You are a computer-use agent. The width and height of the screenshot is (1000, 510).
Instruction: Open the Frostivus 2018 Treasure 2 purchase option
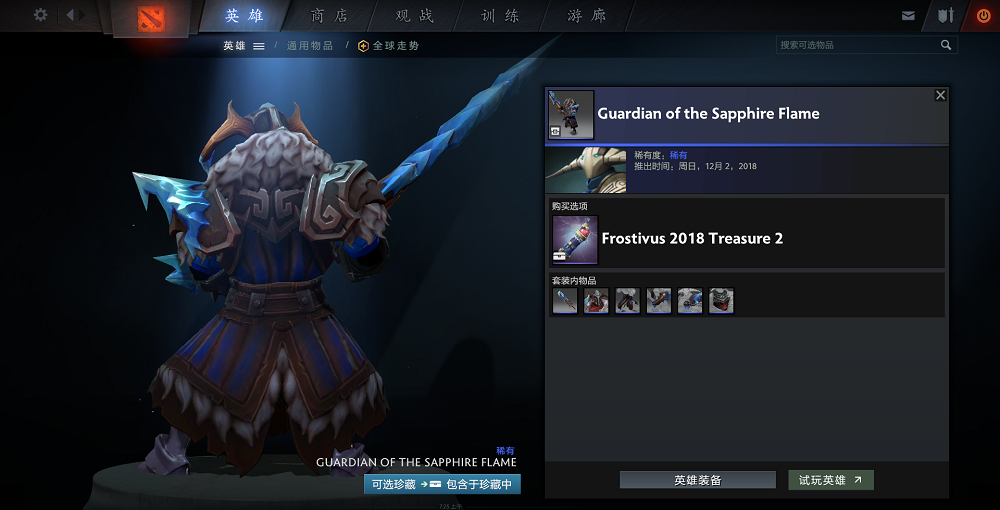(692, 239)
